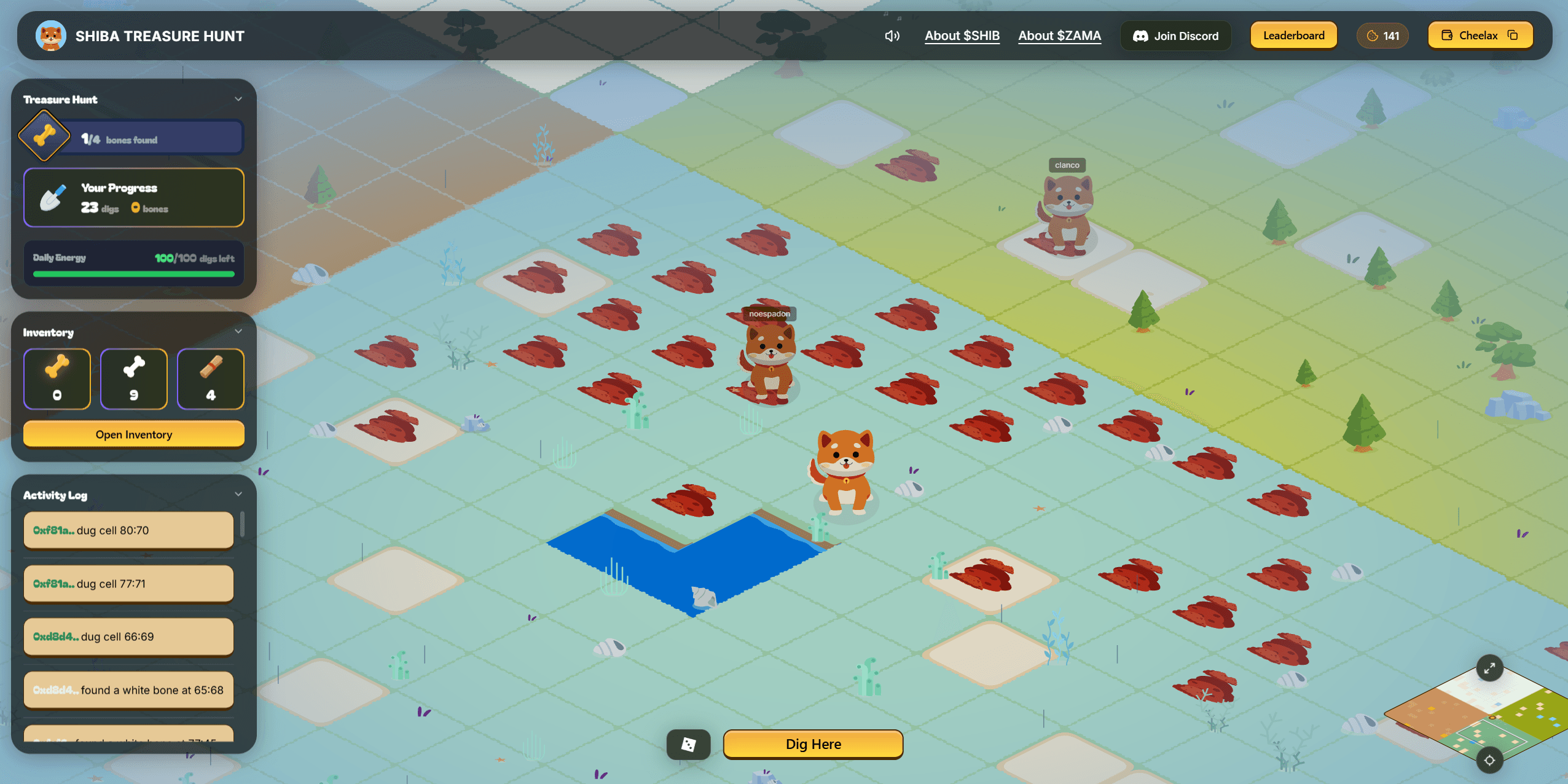
Task: Select the golden bone inventory slot
Action: pos(57,378)
